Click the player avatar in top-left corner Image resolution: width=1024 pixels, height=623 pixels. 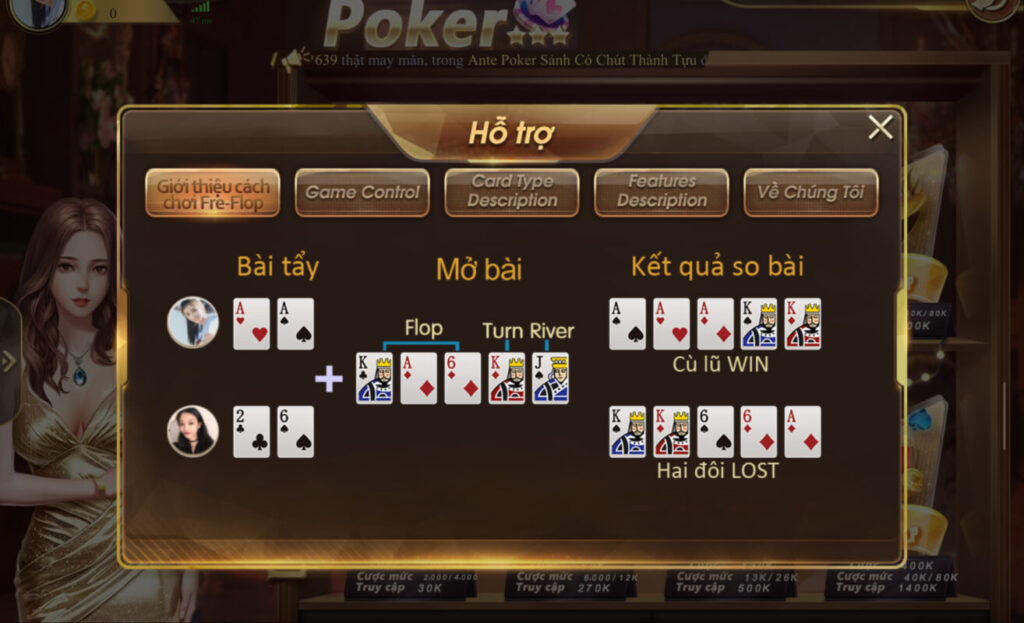[x=38, y=12]
